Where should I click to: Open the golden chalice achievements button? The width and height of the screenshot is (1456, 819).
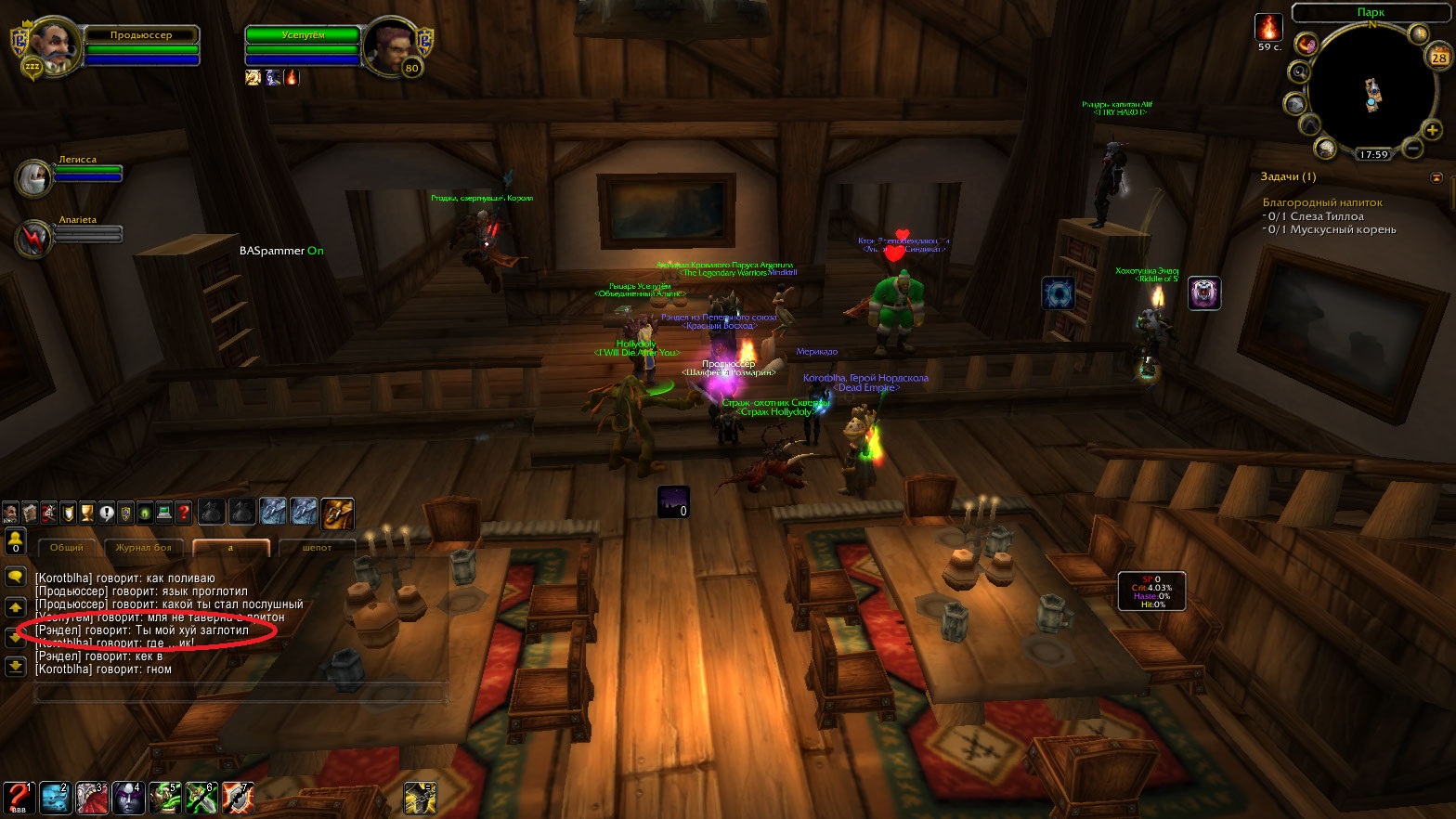87,512
